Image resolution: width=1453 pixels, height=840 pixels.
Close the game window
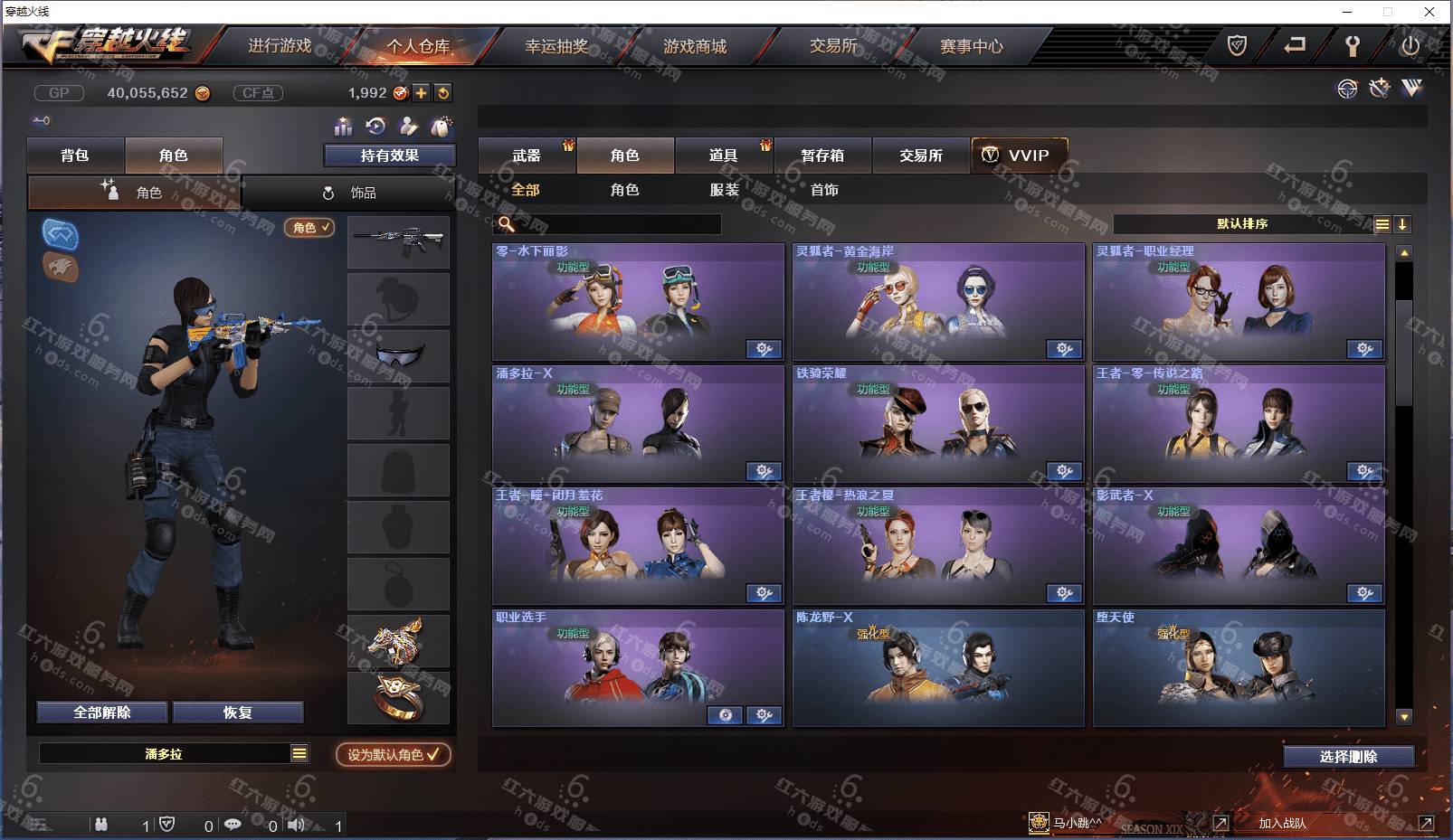coord(1429,12)
